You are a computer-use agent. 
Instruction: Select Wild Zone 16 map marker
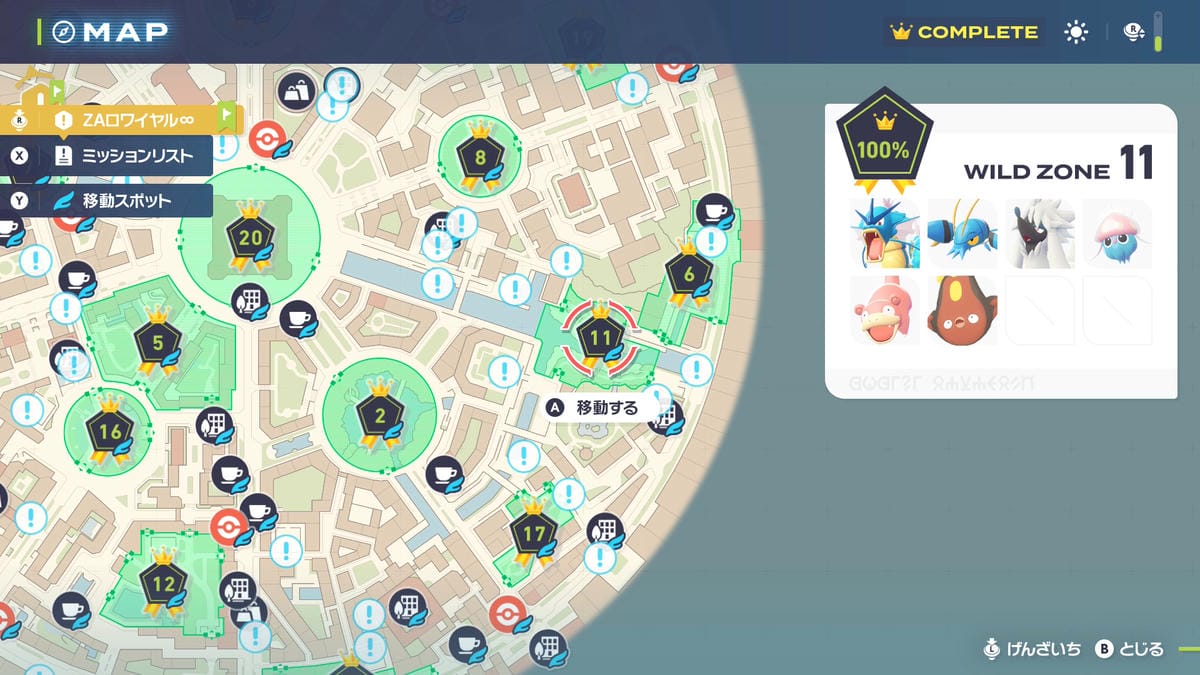click(110, 432)
